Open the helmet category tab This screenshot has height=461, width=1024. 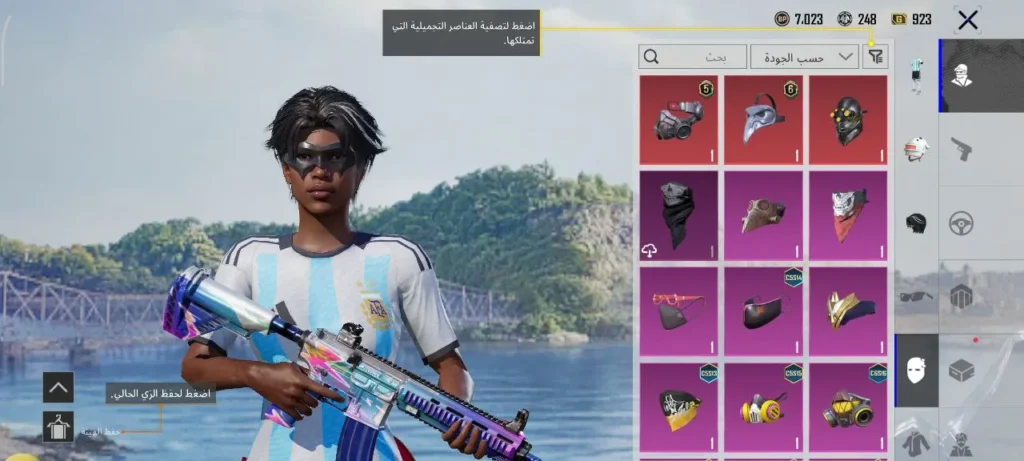916,222
